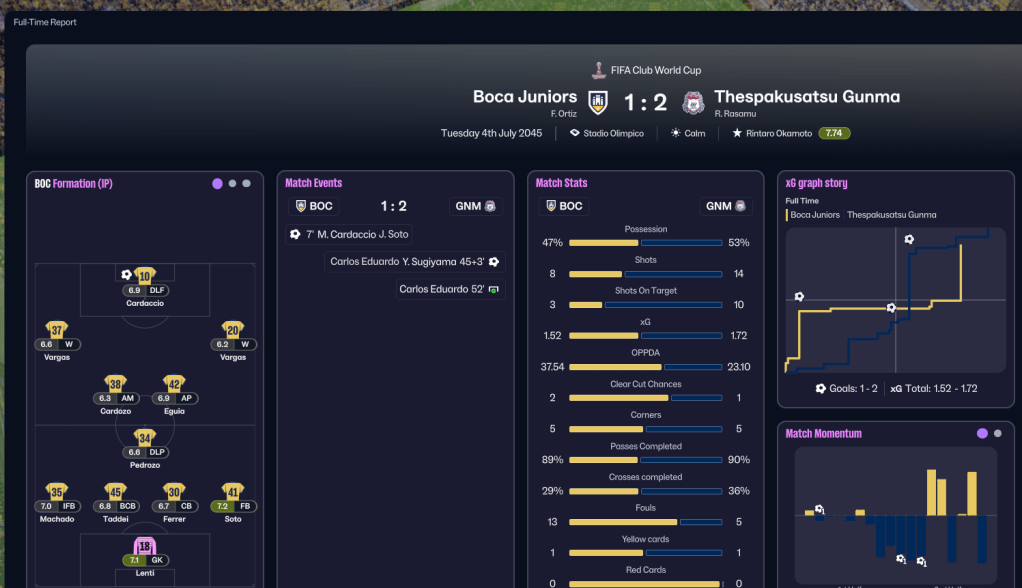The width and height of the screenshot is (1022, 588).
Task: Select Thespakusatsu Gunma in xG legend
Action: [x=893, y=215]
